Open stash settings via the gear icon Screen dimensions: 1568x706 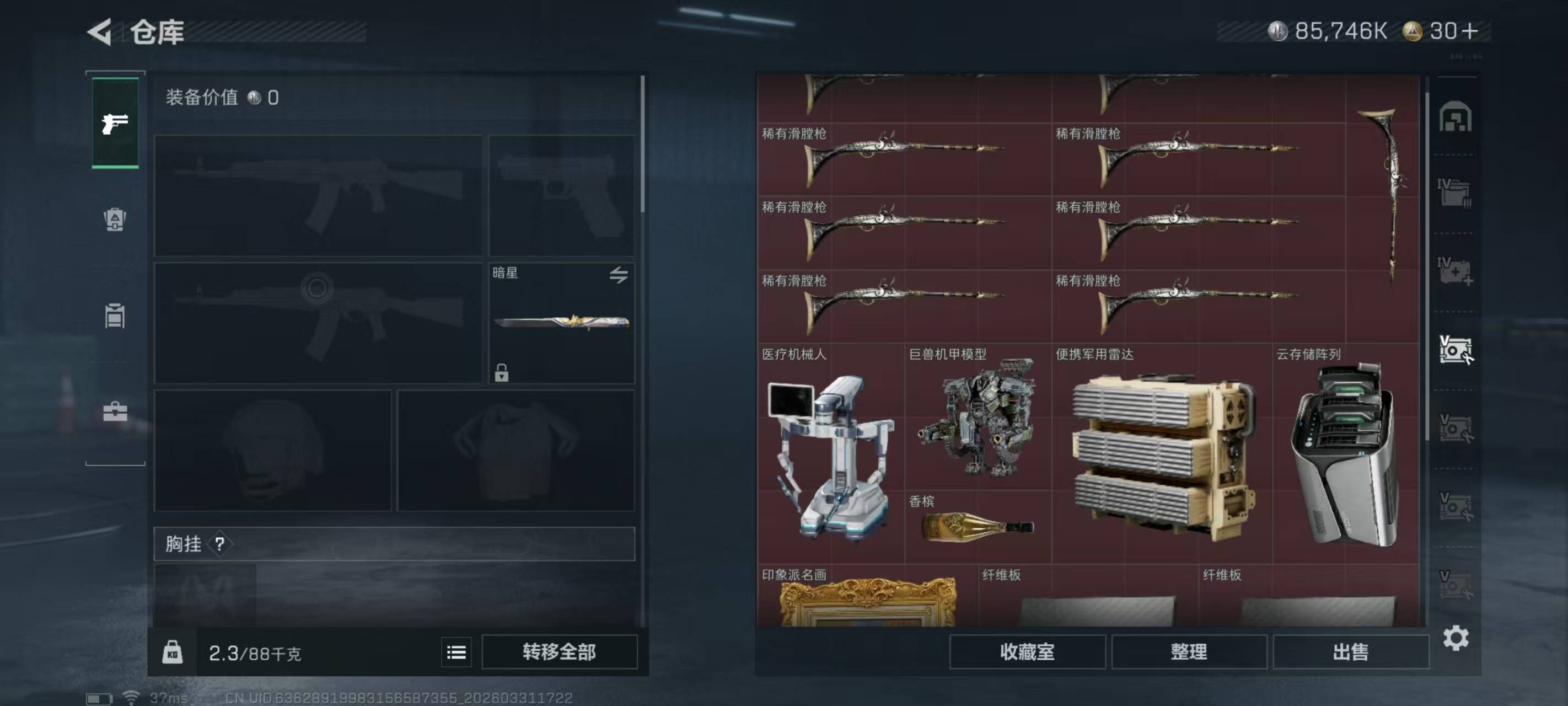1456,638
